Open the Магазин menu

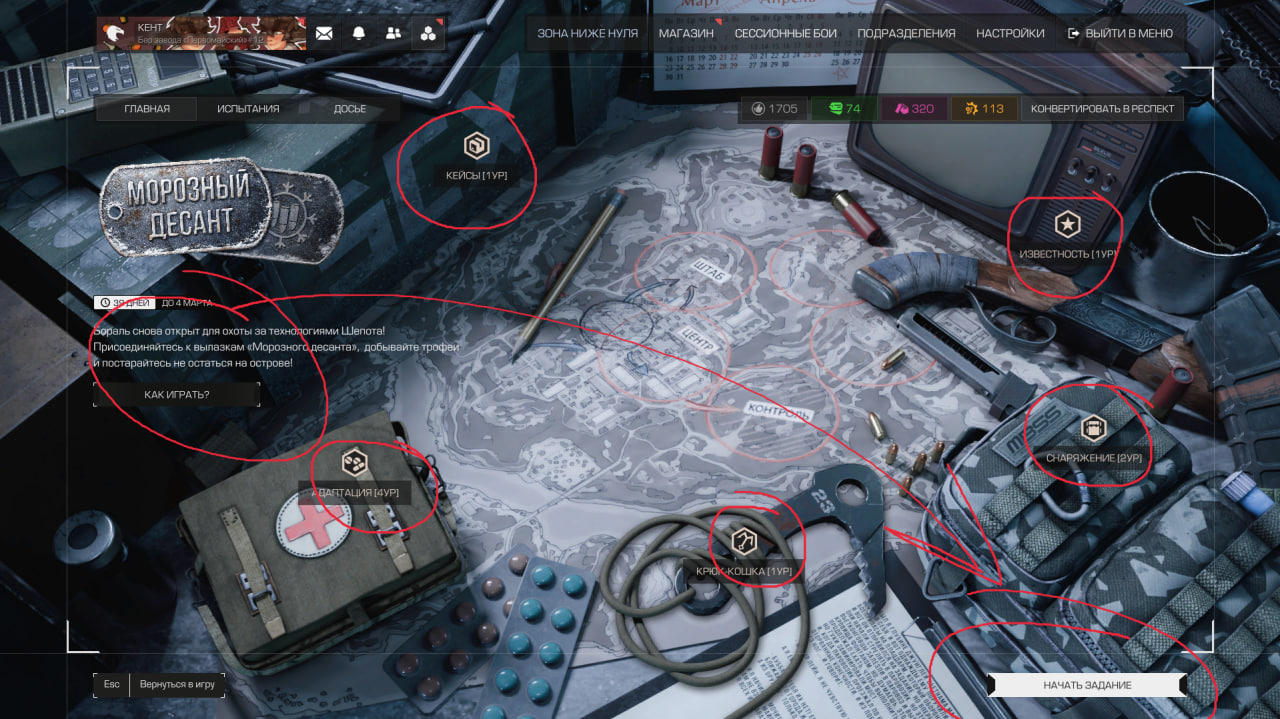point(686,33)
